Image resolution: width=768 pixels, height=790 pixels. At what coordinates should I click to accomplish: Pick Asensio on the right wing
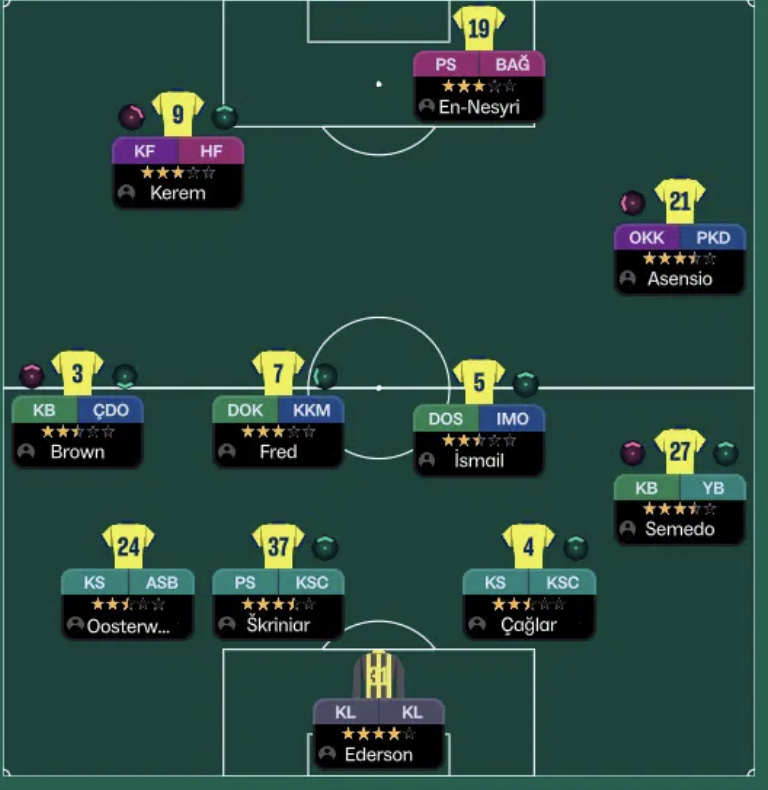pyautogui.click(x=680, y=278)
